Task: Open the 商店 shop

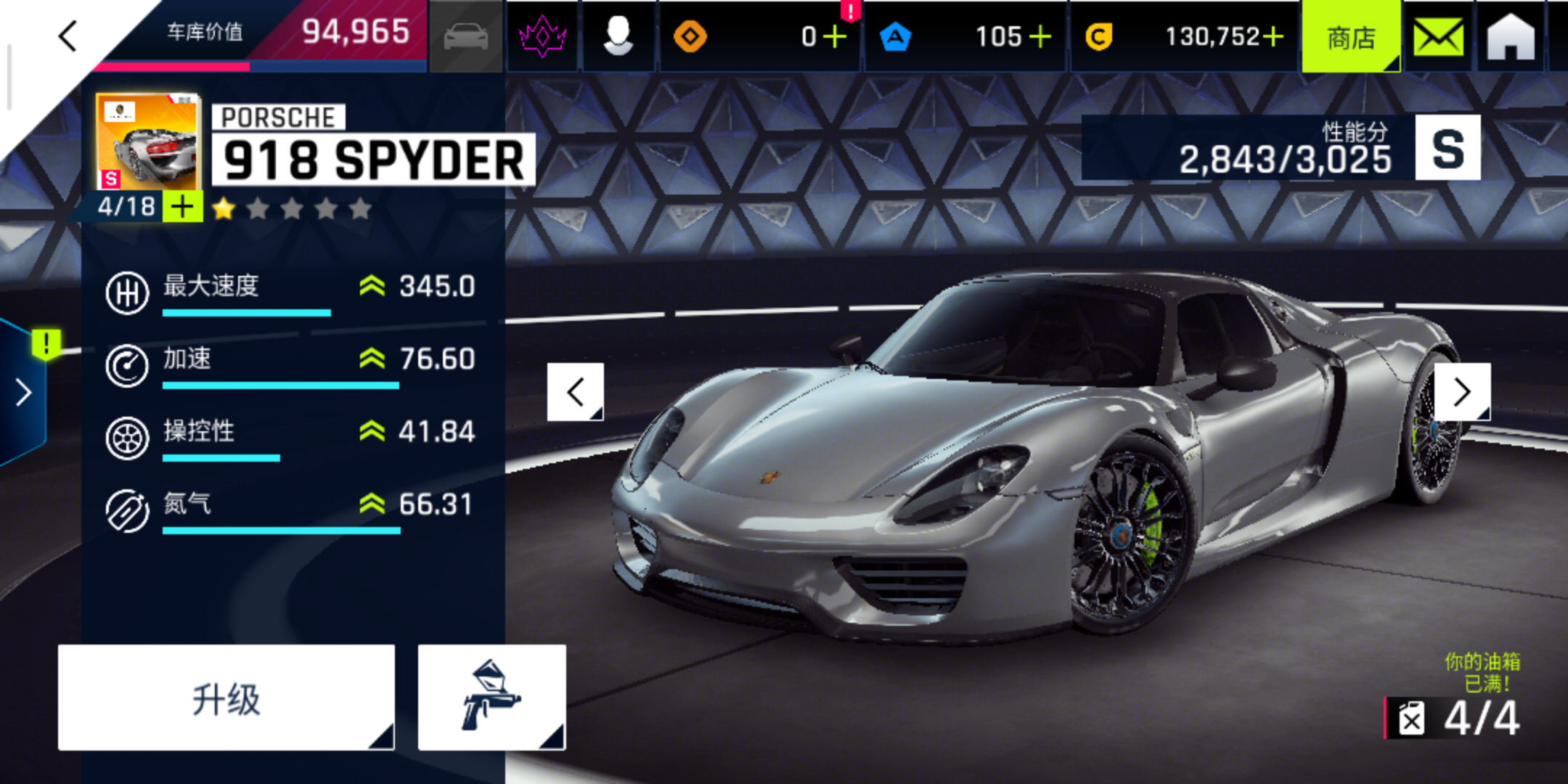Action: tap(1351, 36)
